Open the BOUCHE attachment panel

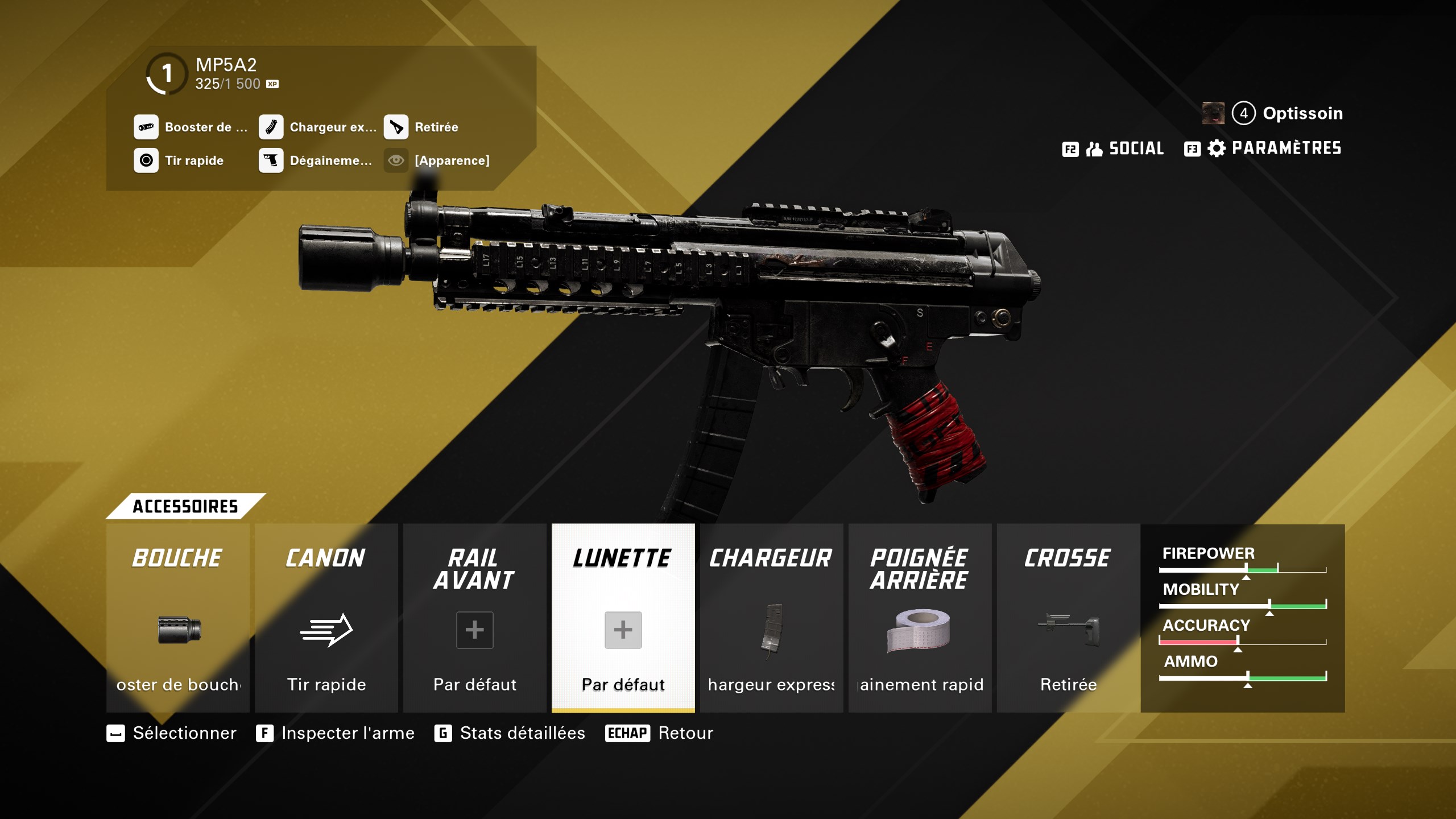(x=177, y=557)
